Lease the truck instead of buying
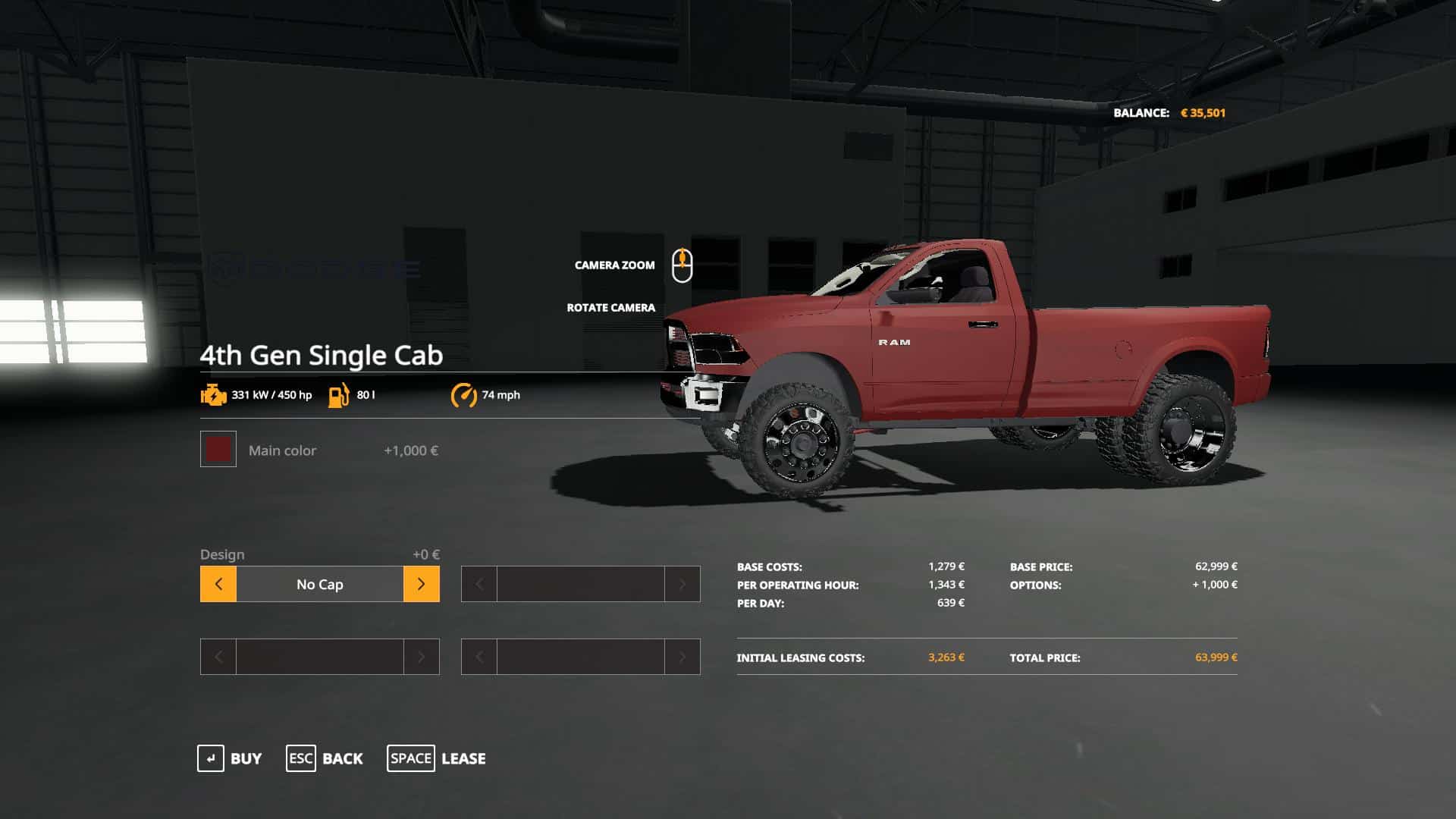1456x819 pixels. click(436, 758)
